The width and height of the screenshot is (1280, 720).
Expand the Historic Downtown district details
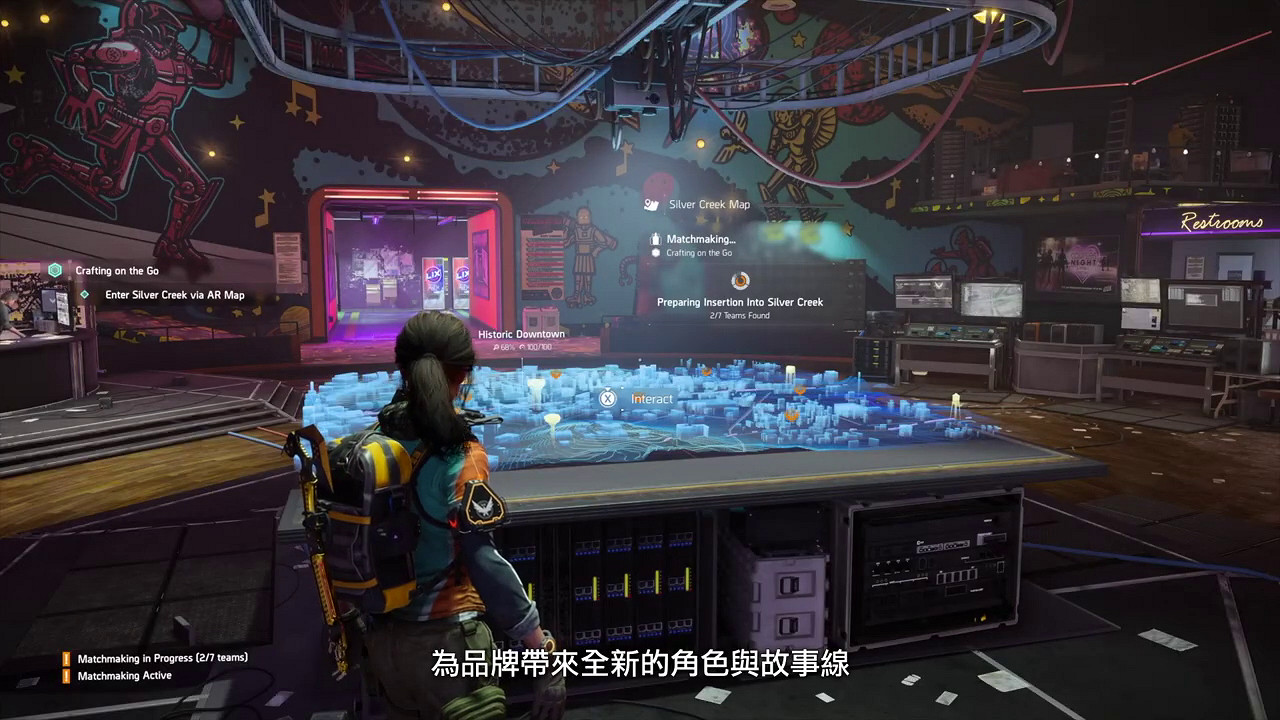(520, 334)
